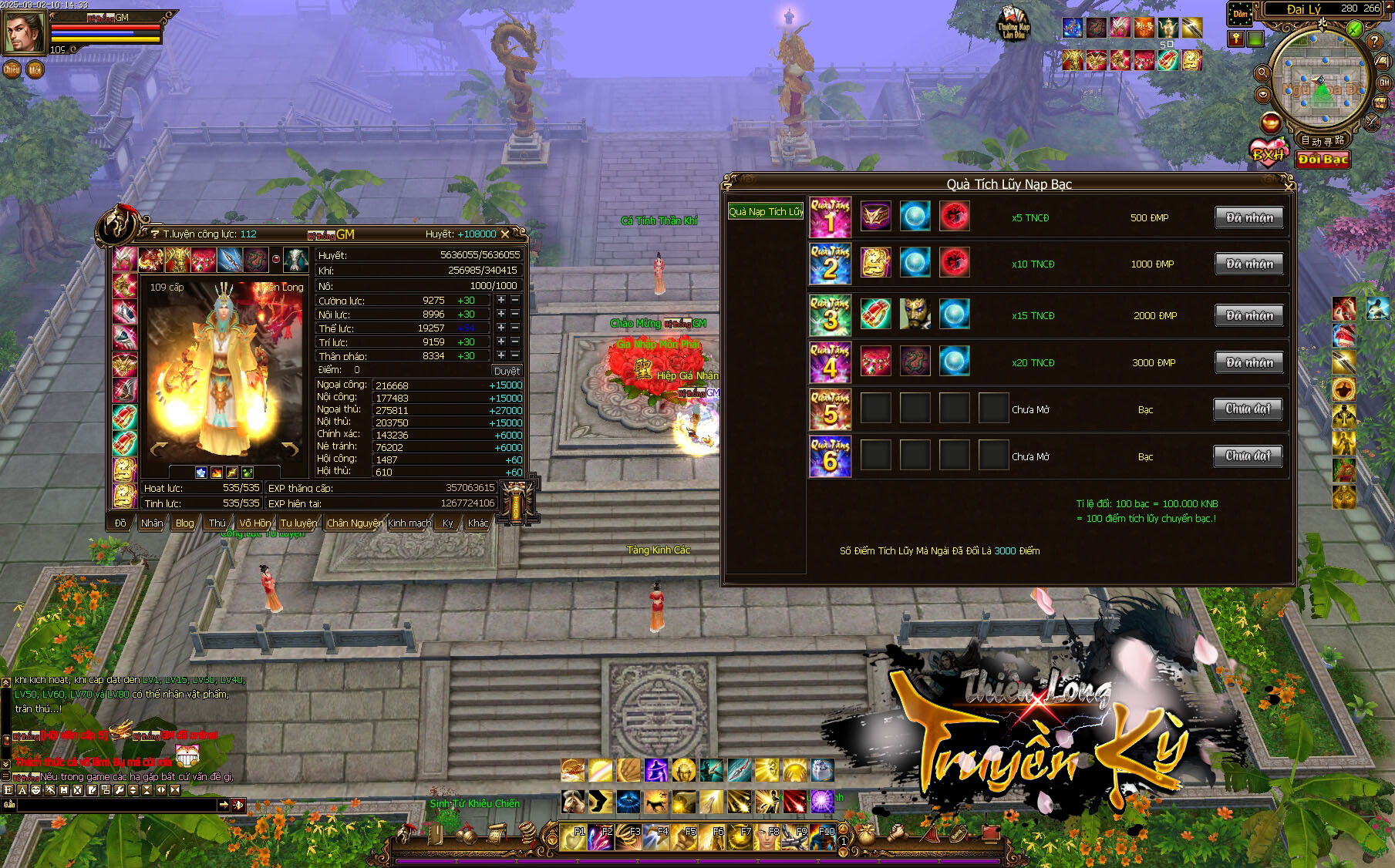Rotate the character model right
The height and width of the screenshot is (868, 1395).
(291, 449)
